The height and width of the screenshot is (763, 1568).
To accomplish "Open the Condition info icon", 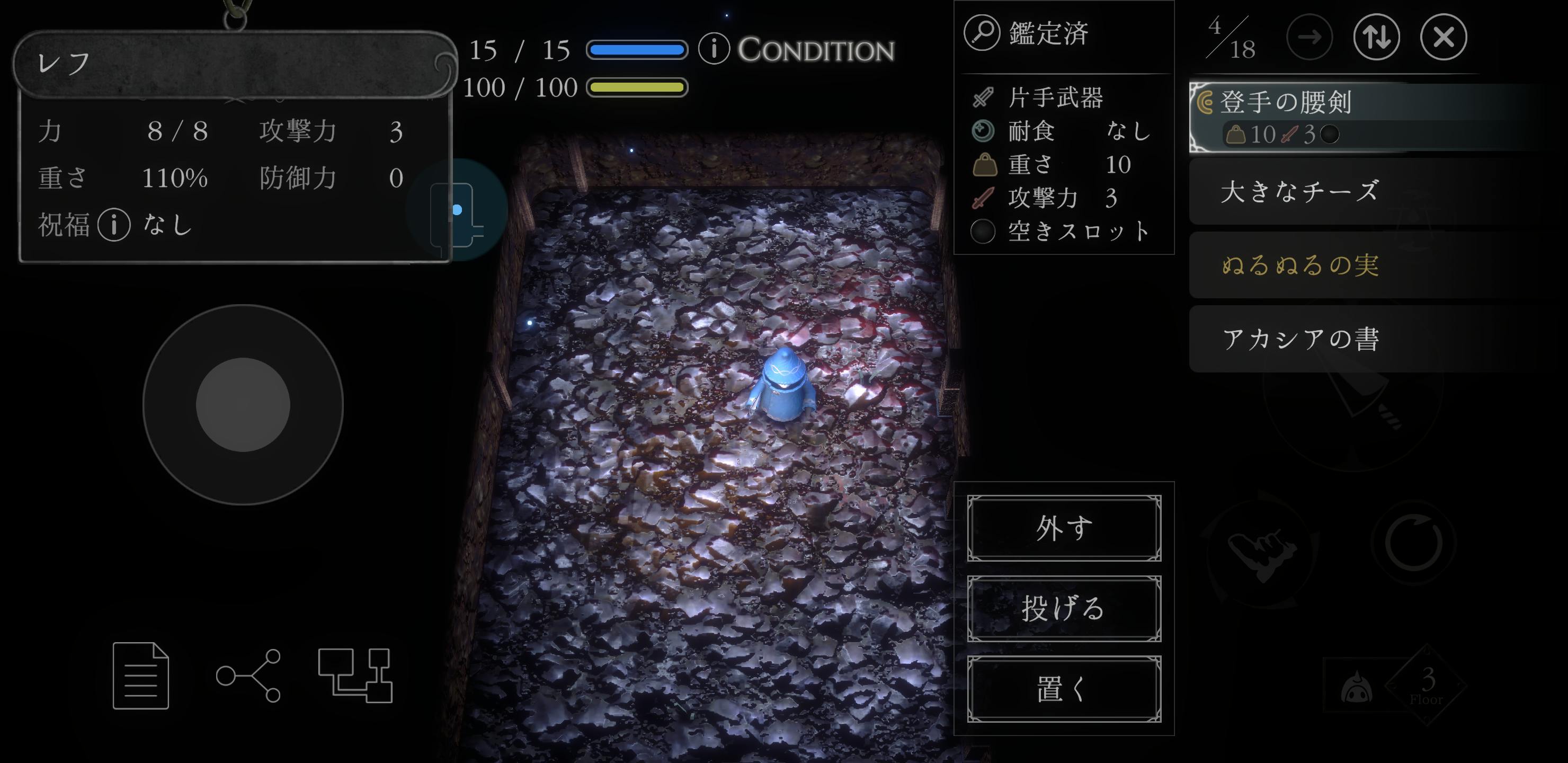I will [x=714, y=49].
